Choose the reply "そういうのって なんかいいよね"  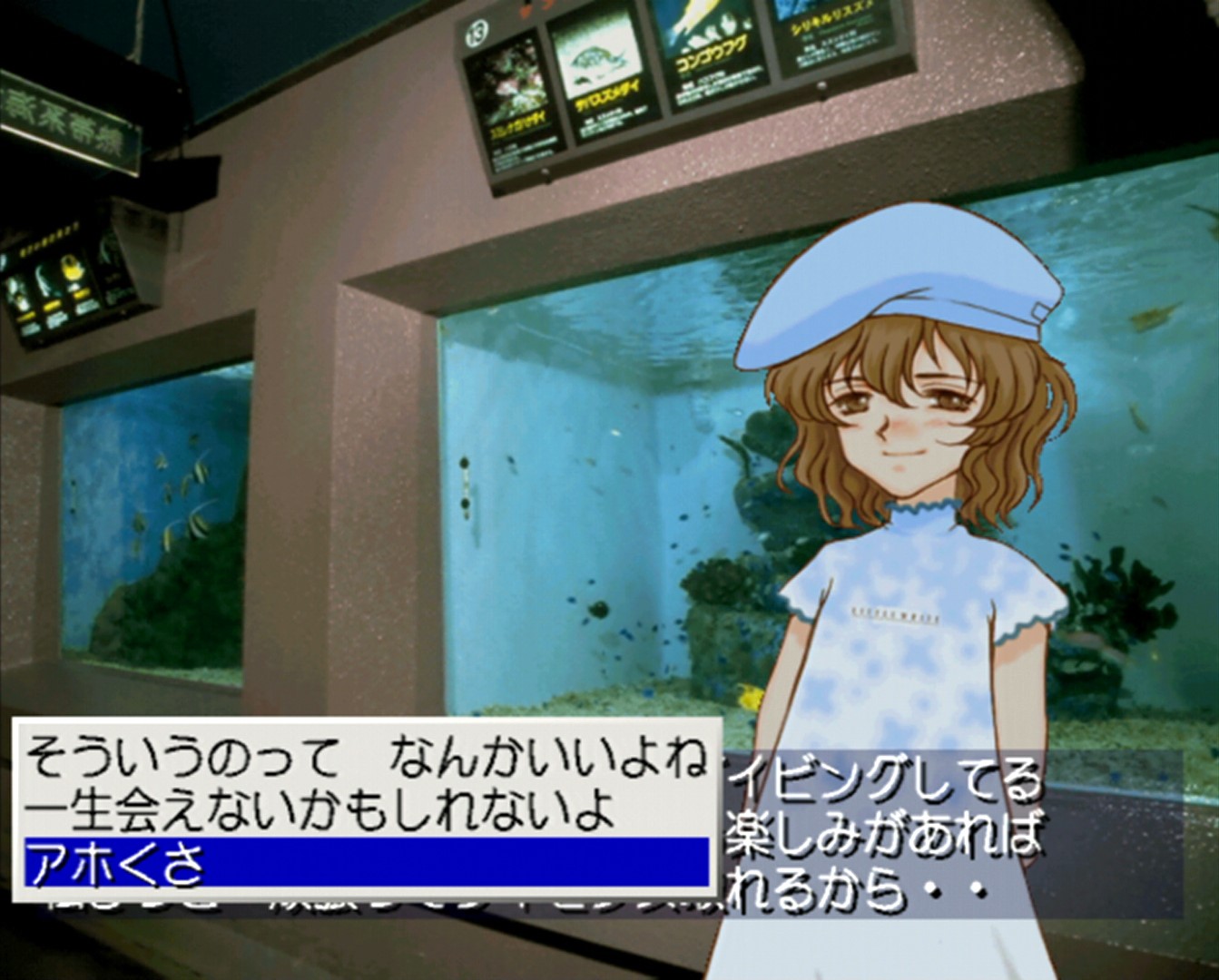pos(365,758)
